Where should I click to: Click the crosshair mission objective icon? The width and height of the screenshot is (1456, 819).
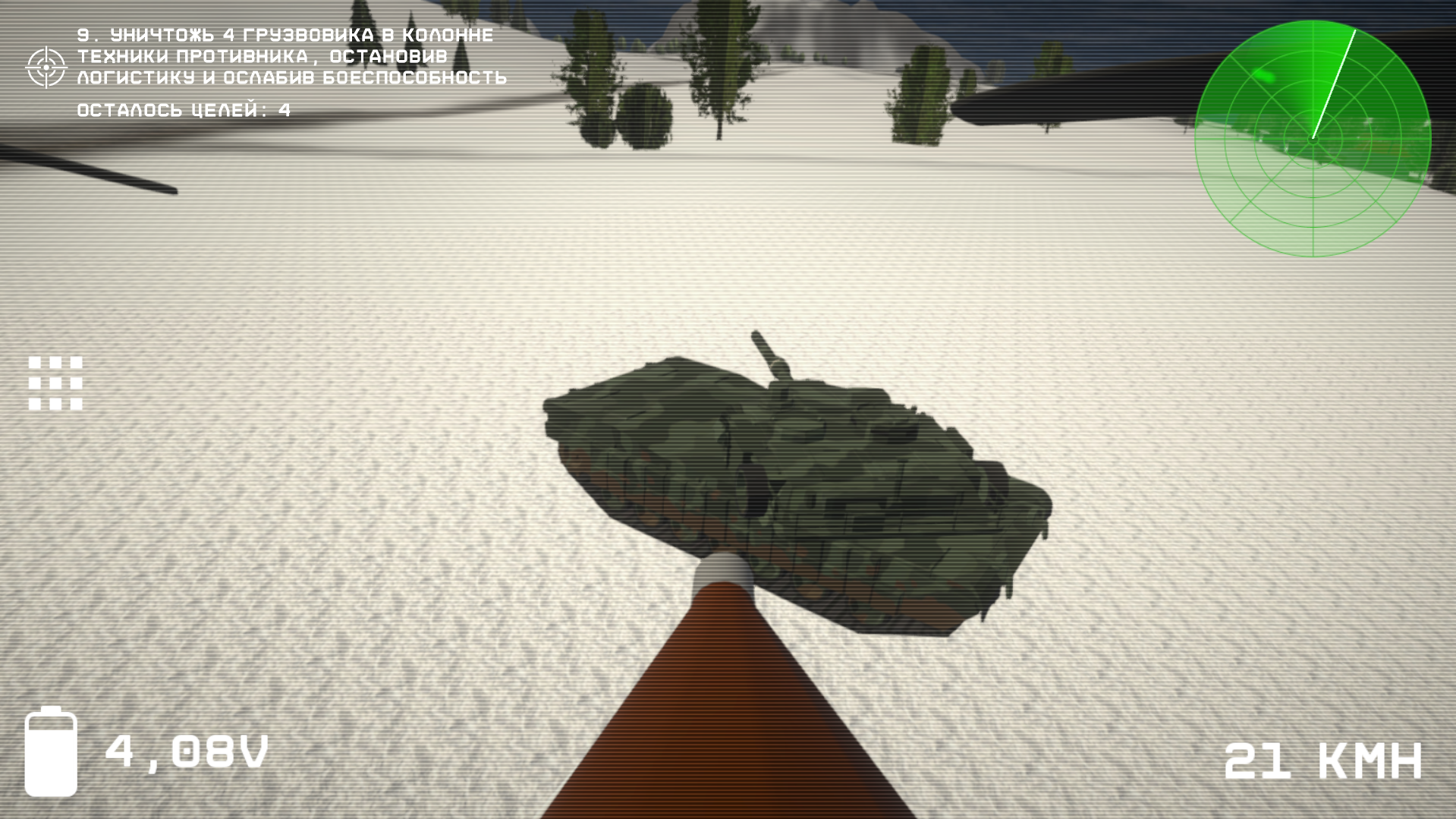click(x=47, y=65)
